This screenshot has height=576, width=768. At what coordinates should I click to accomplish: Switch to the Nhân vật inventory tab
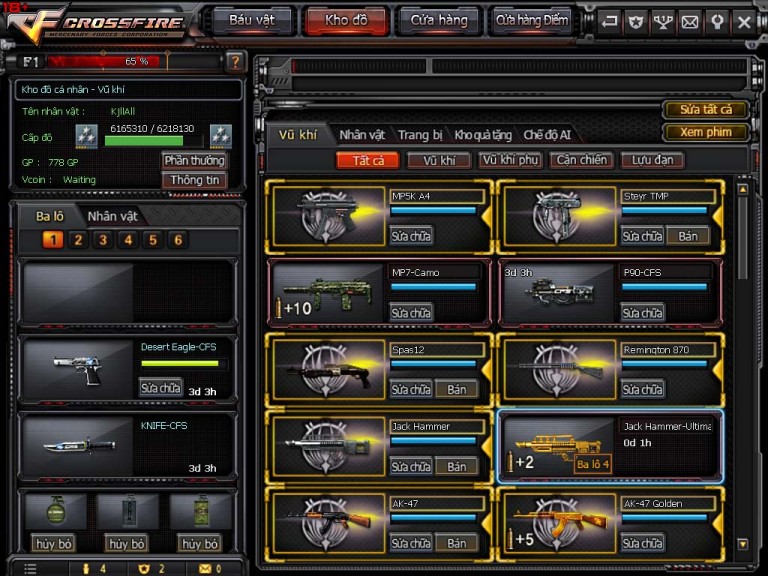coord(362,135)
